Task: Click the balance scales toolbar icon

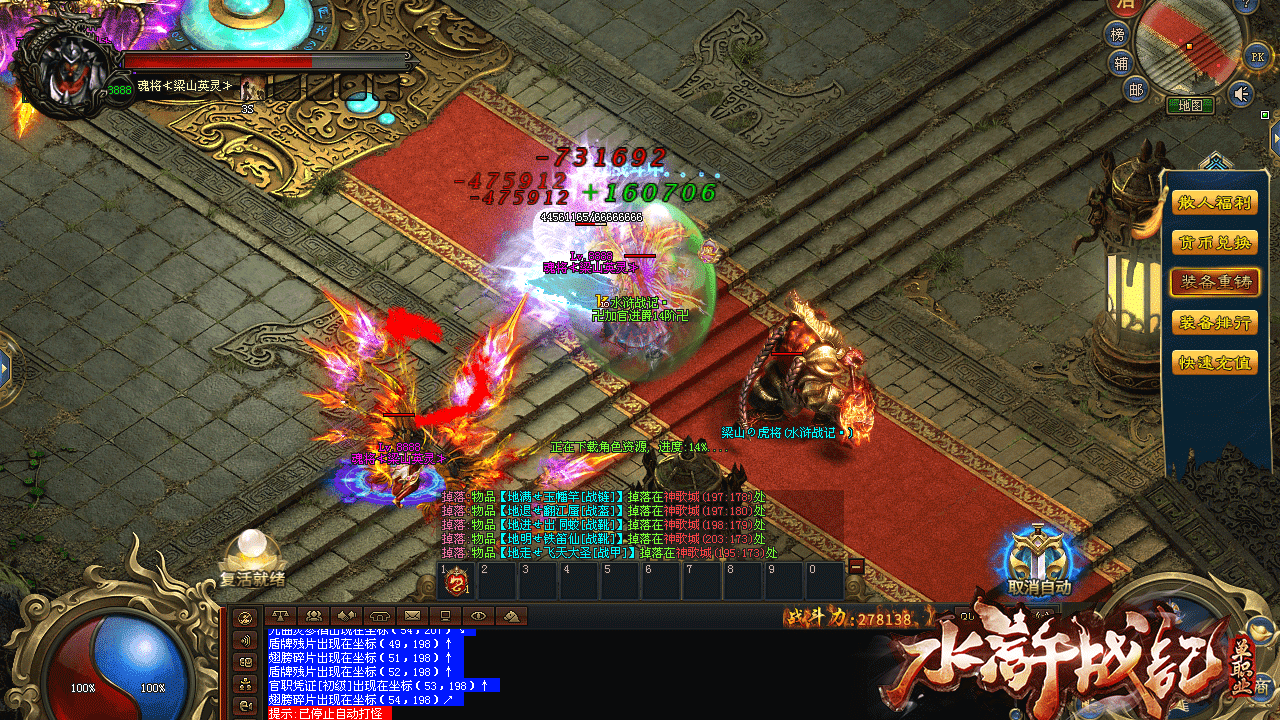Action: [x=279, y=616]
